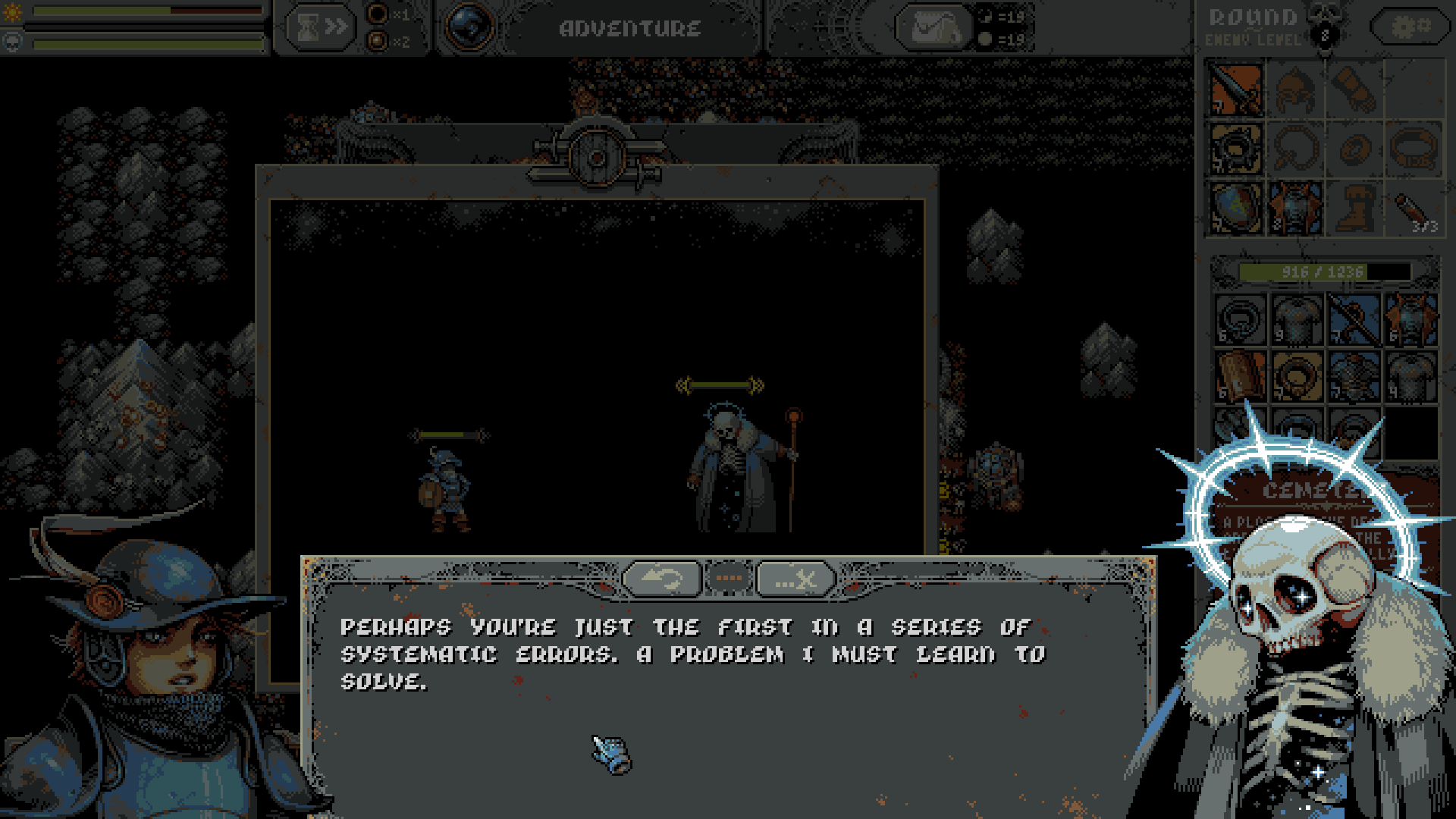Image resolution: width=1456 pixels, height=819 pixels.
Task: Skip the dialogue with the X button
Action: point(795,580)
